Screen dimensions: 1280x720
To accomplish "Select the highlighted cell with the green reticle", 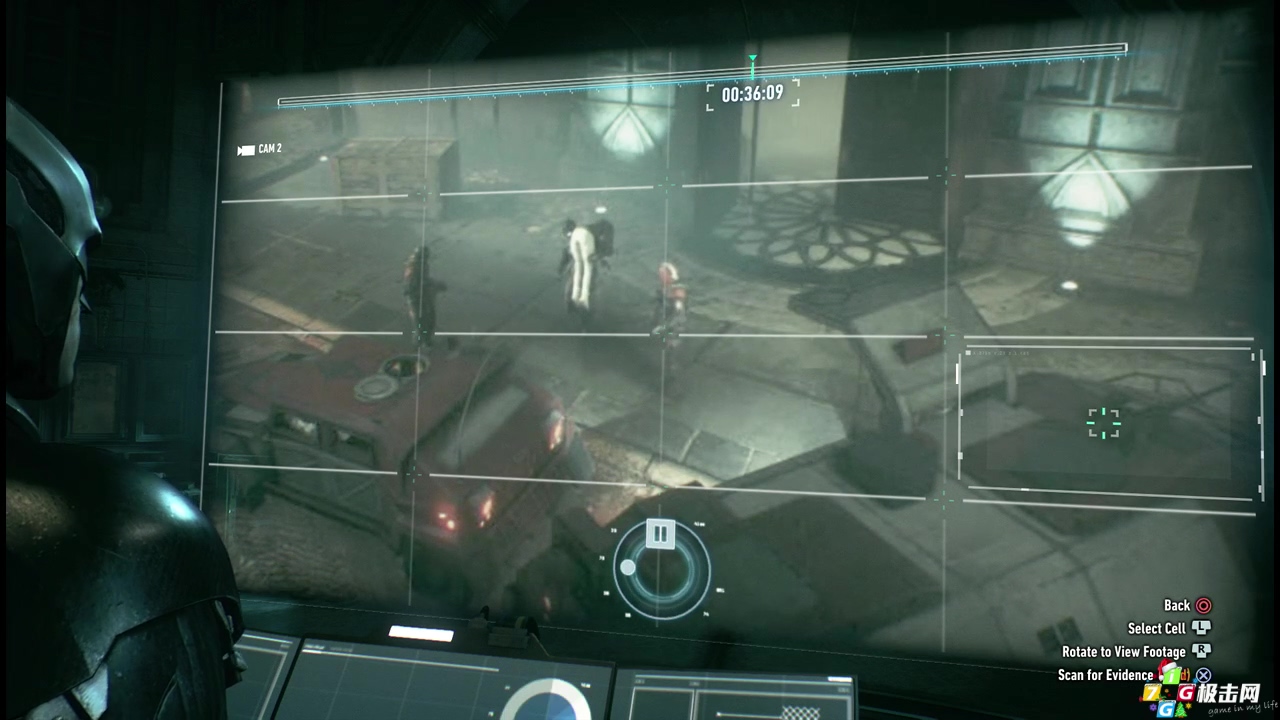I will point(1104,423).
